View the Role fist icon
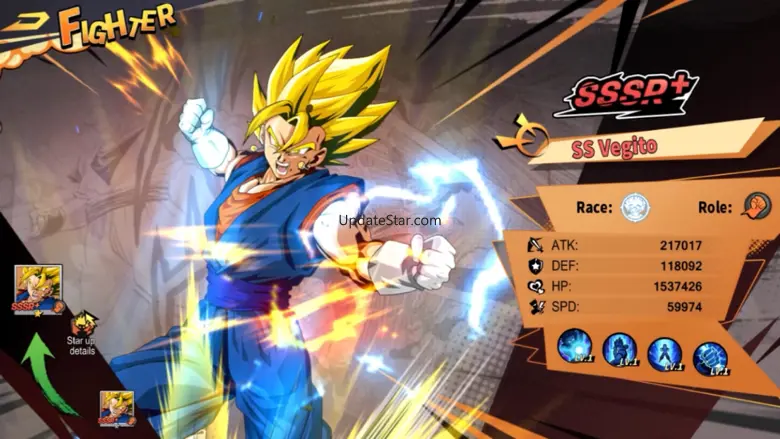780x439 pixels. 756,206
